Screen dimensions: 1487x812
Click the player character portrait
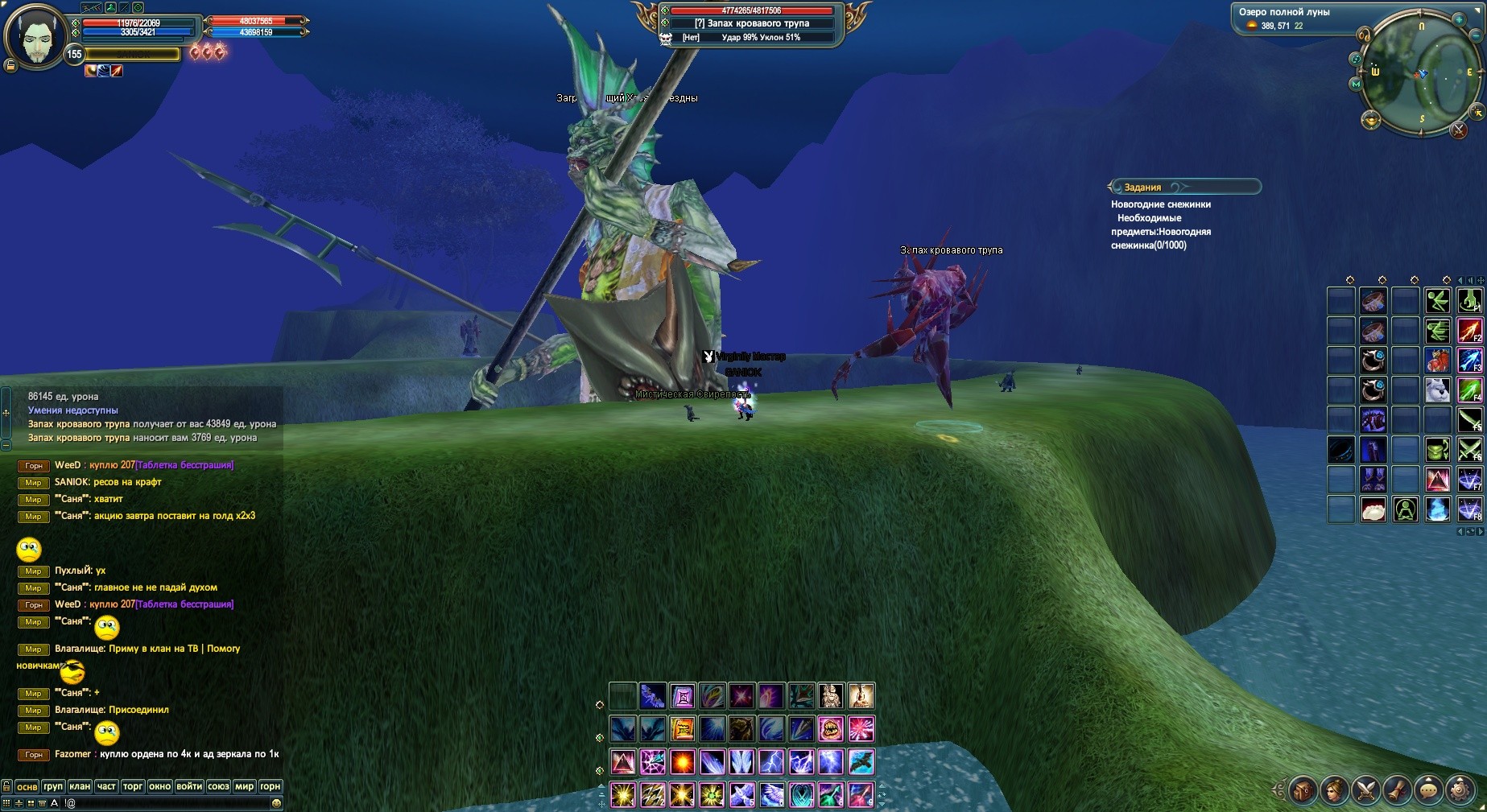[35, 36]
